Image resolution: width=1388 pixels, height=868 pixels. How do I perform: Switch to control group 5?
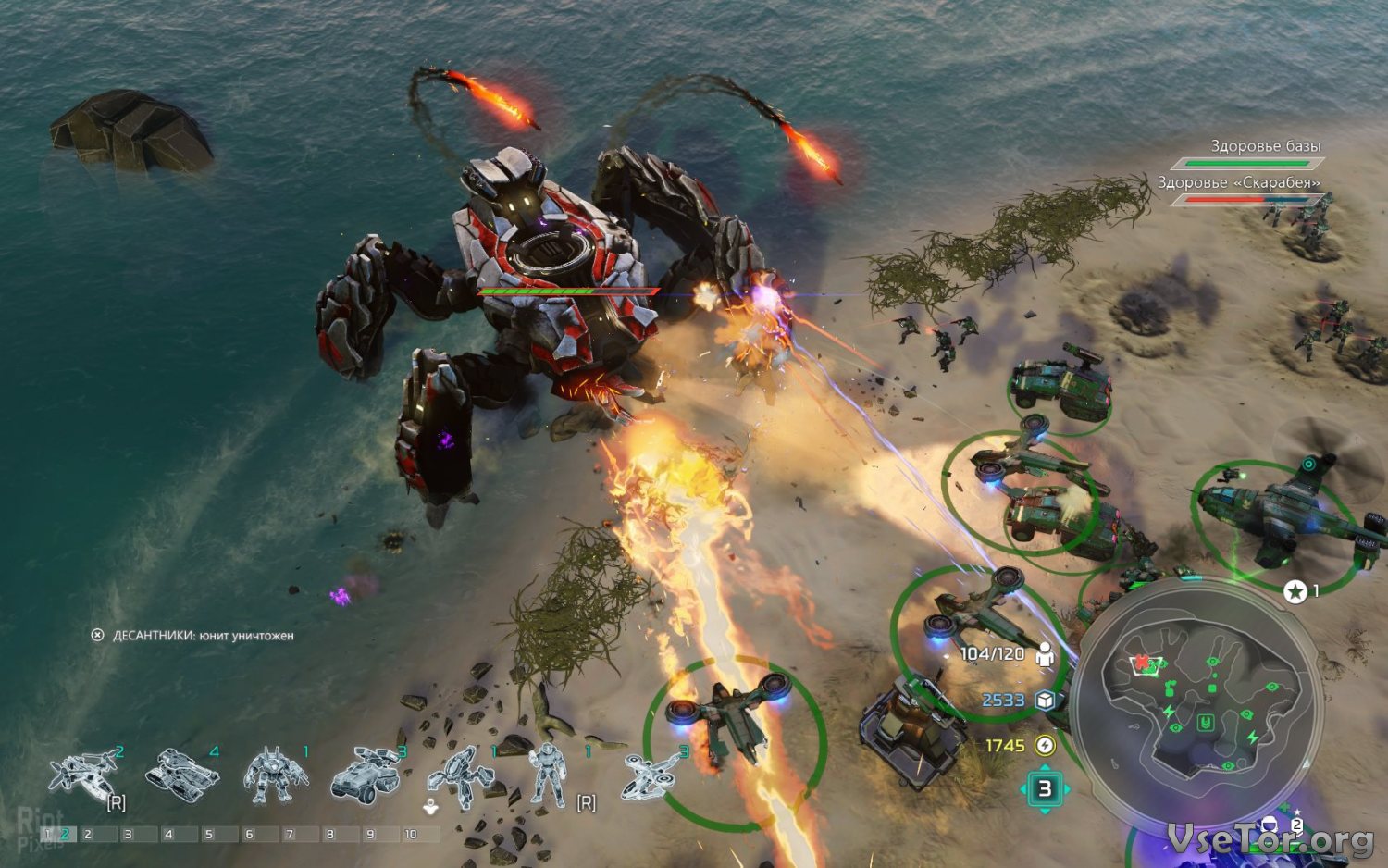[208, 835]
